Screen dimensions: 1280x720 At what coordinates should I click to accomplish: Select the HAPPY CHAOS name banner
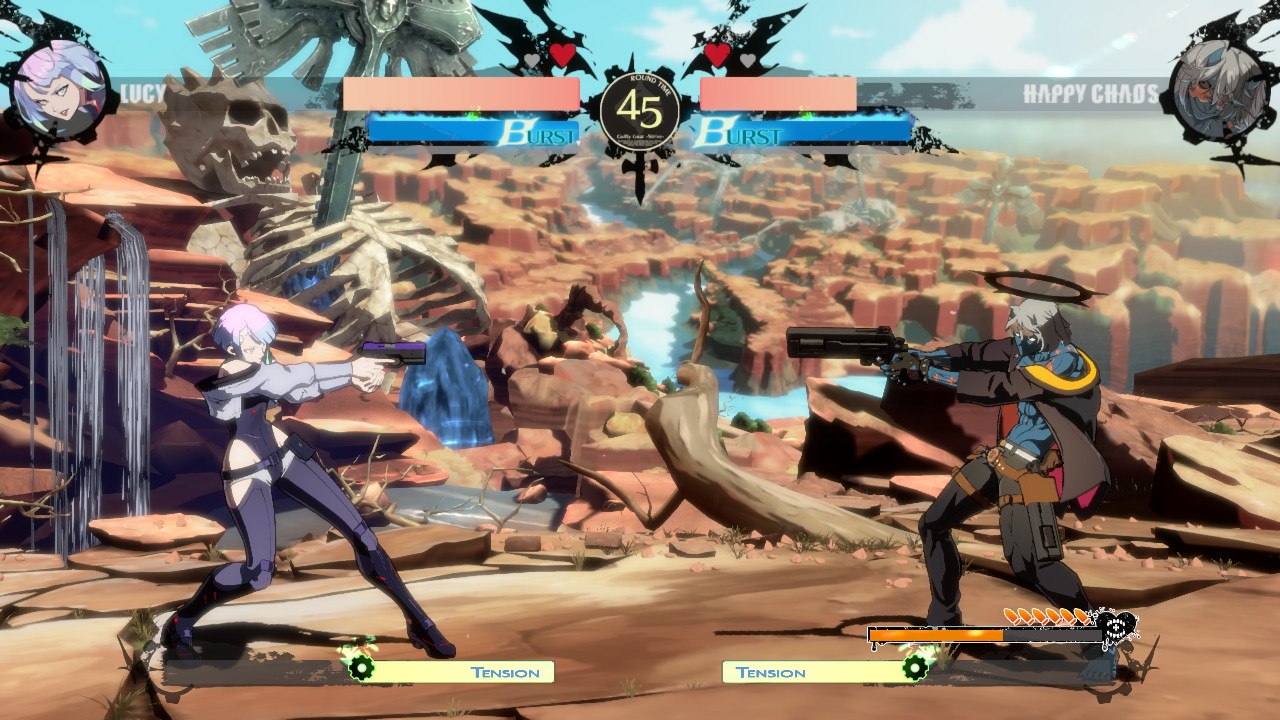(x=1092, y=92)
